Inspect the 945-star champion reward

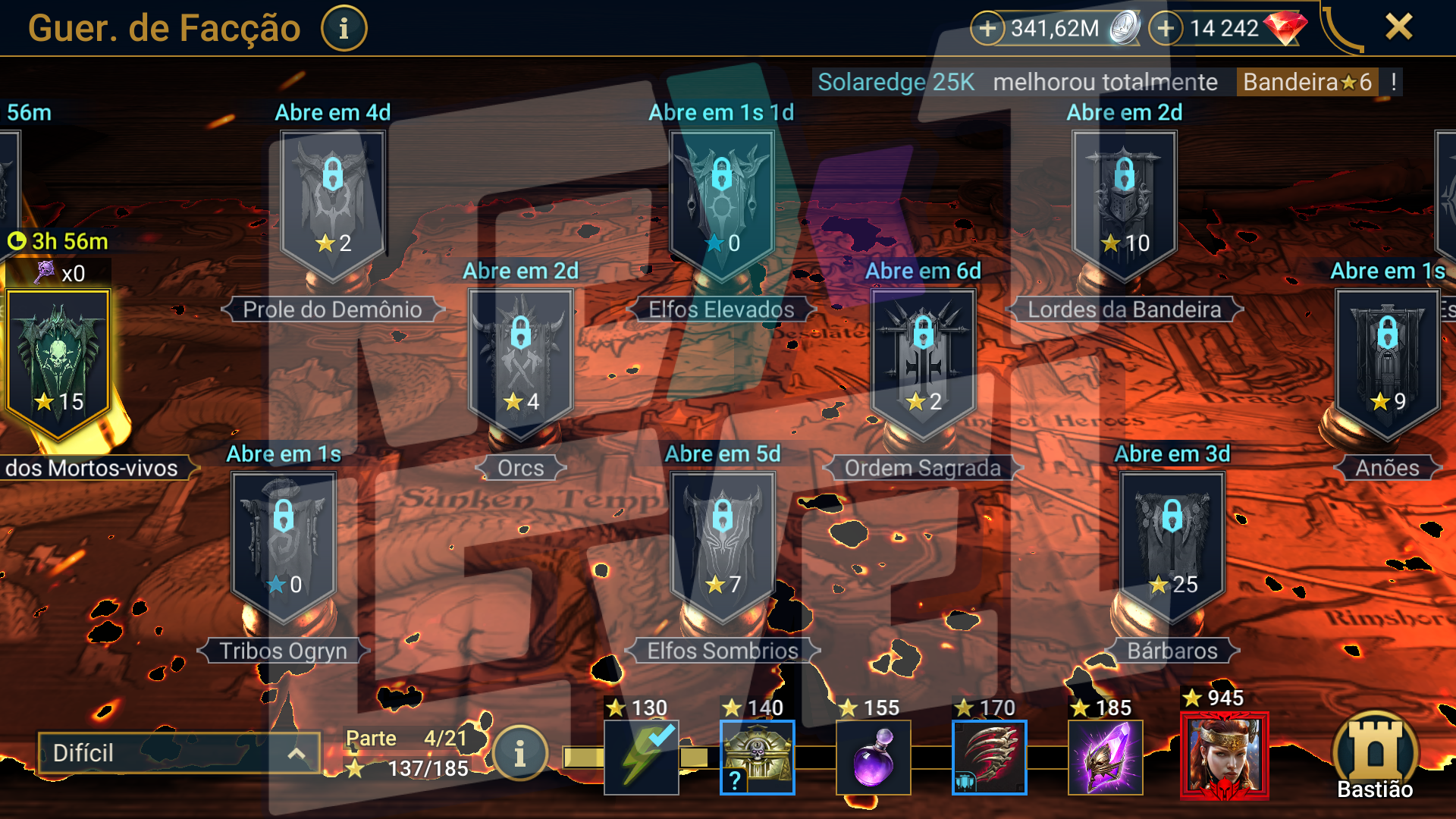(1224, 755)
